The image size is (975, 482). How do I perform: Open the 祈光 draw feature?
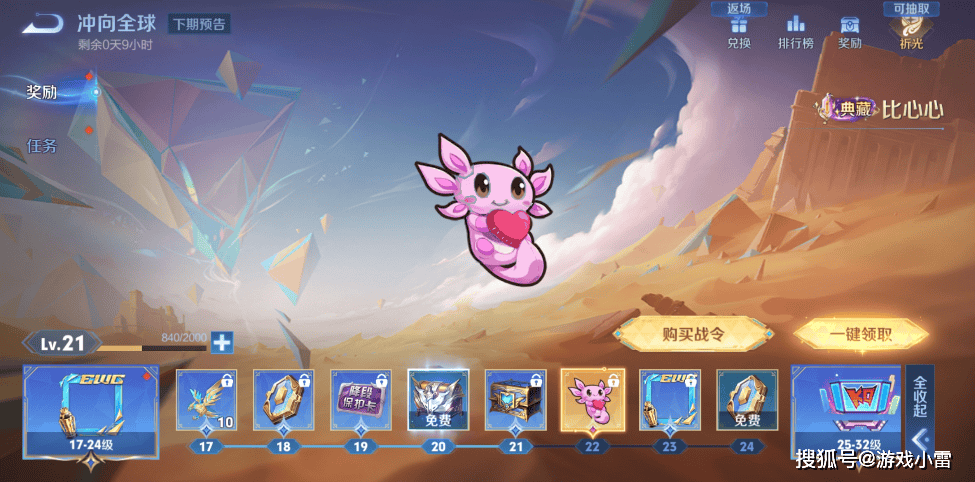tap(911, 31)
